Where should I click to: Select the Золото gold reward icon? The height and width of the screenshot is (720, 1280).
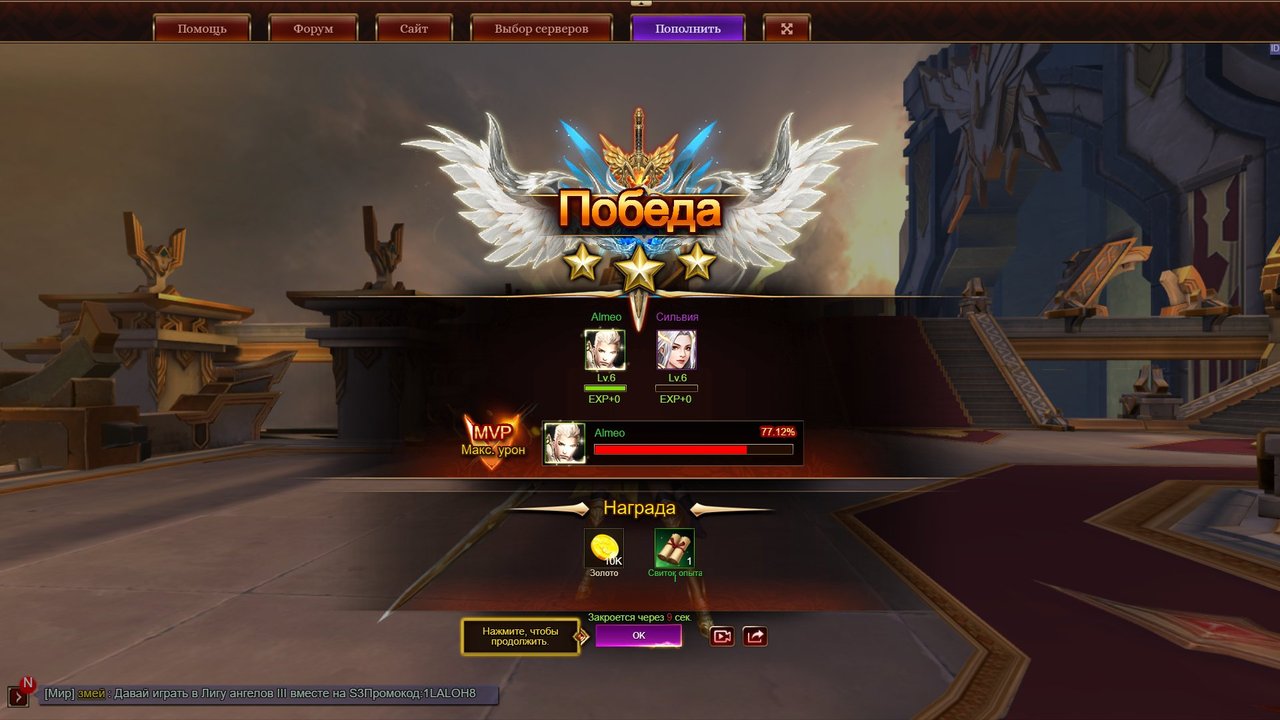click(x=604, y=548)
